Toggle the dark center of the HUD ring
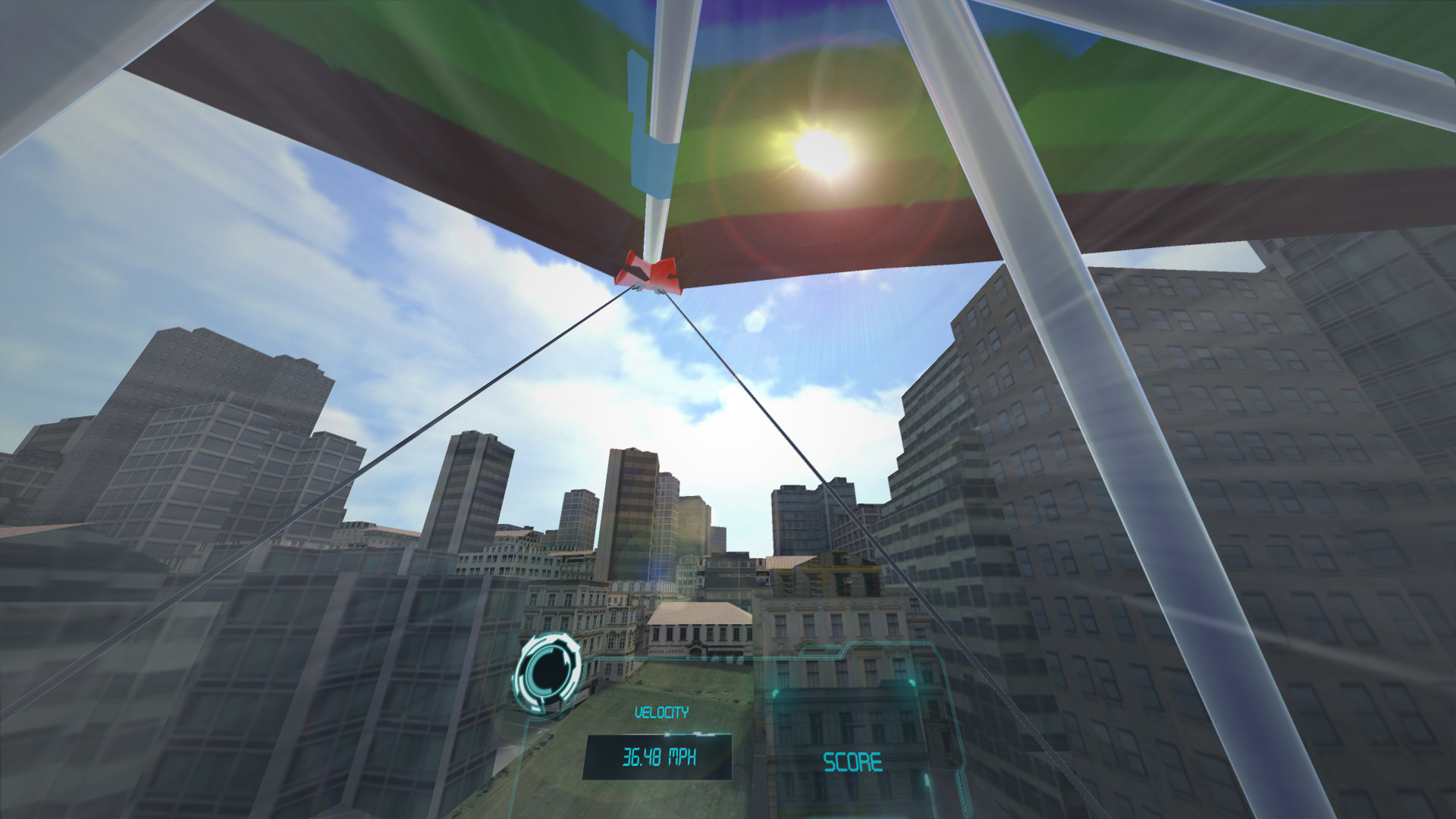Screen dimensions: 1456x819 coord(548,671)
